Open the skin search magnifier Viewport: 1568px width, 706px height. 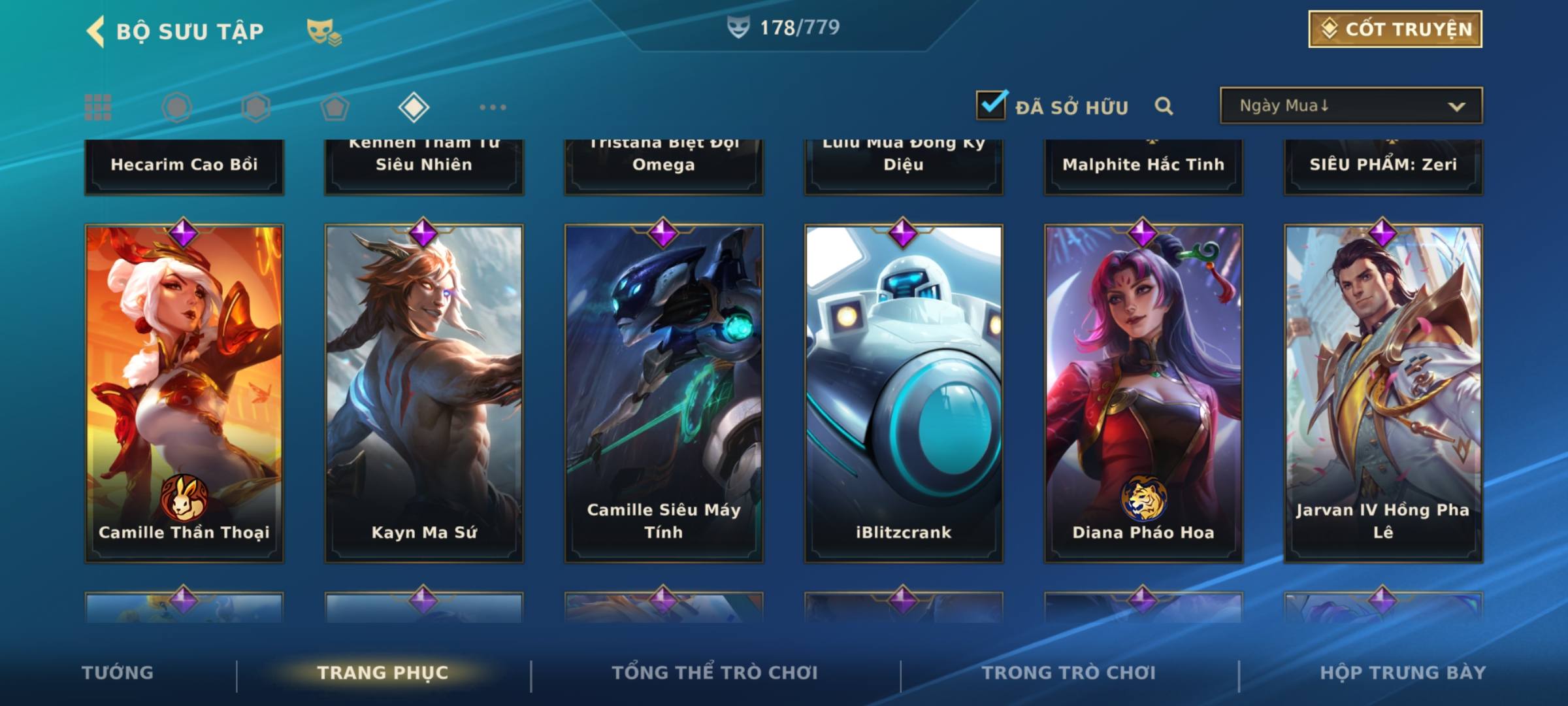[x=1164, y=106]
